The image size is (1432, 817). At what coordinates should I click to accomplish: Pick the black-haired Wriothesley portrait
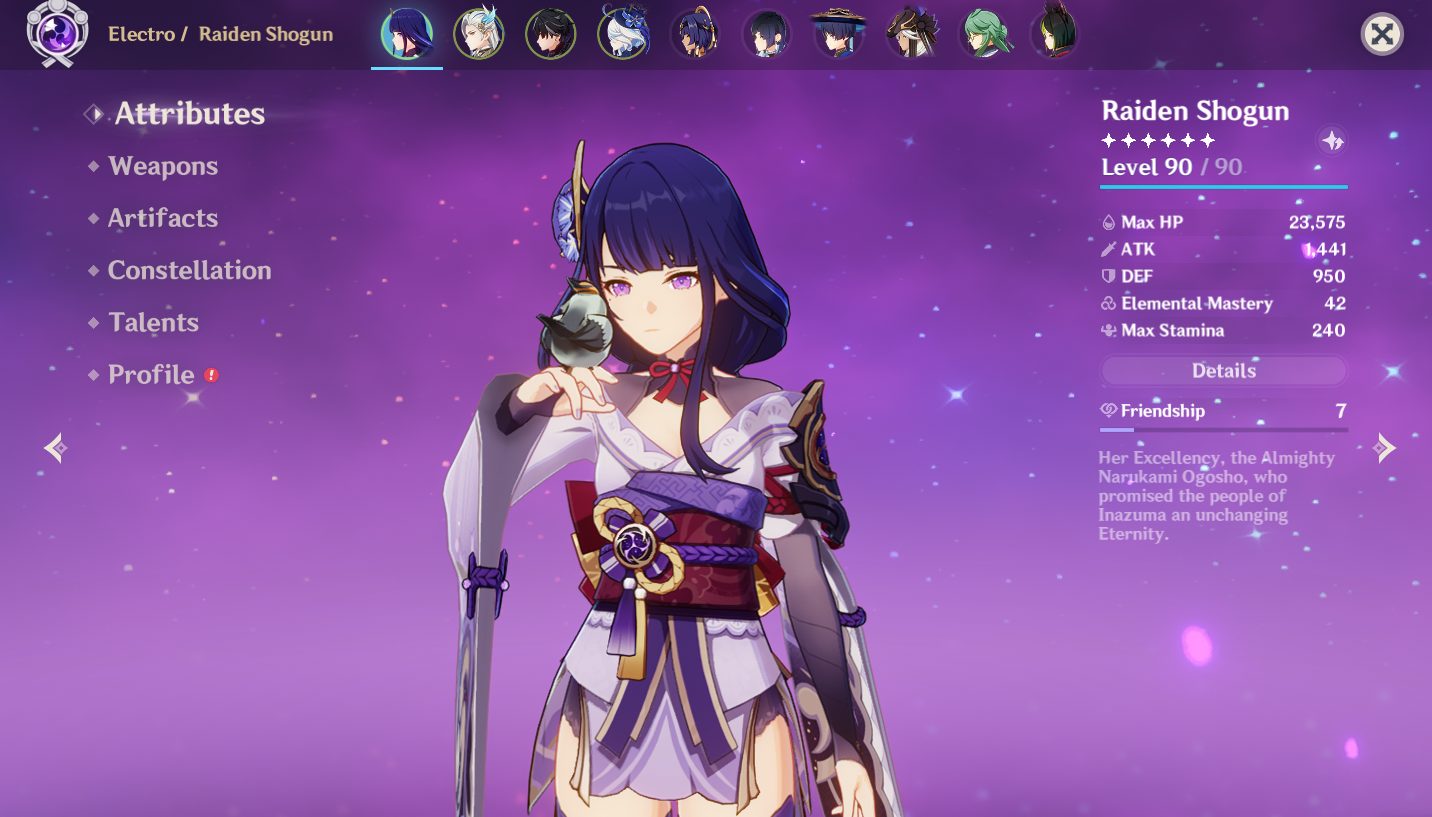pos(551,35)
